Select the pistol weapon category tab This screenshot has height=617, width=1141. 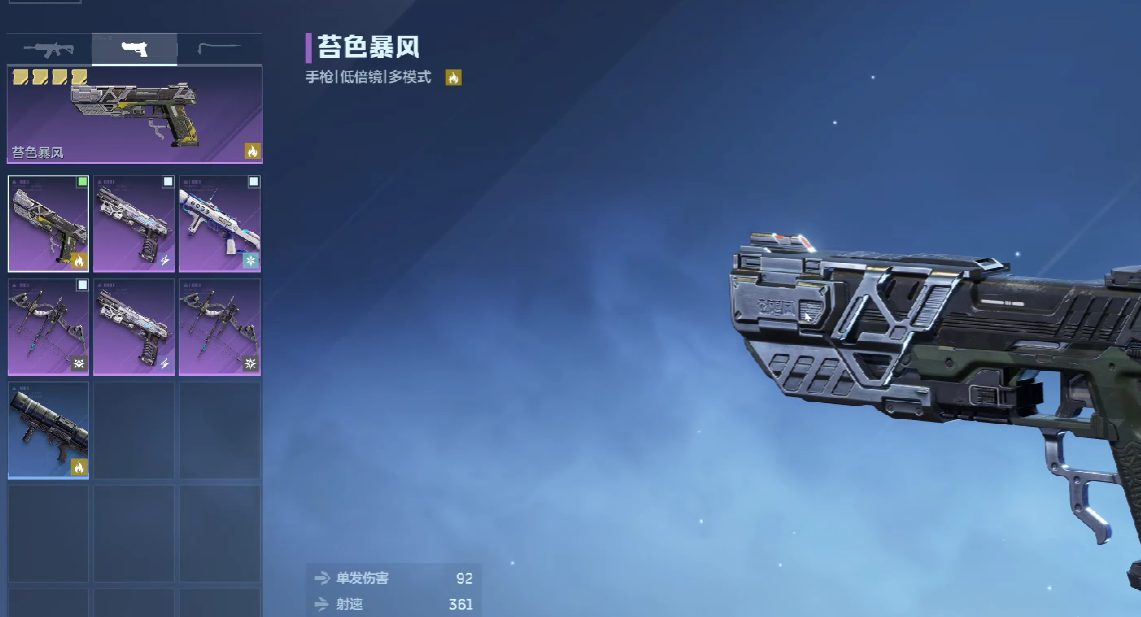pyautogui.click(x=134, y=48)
